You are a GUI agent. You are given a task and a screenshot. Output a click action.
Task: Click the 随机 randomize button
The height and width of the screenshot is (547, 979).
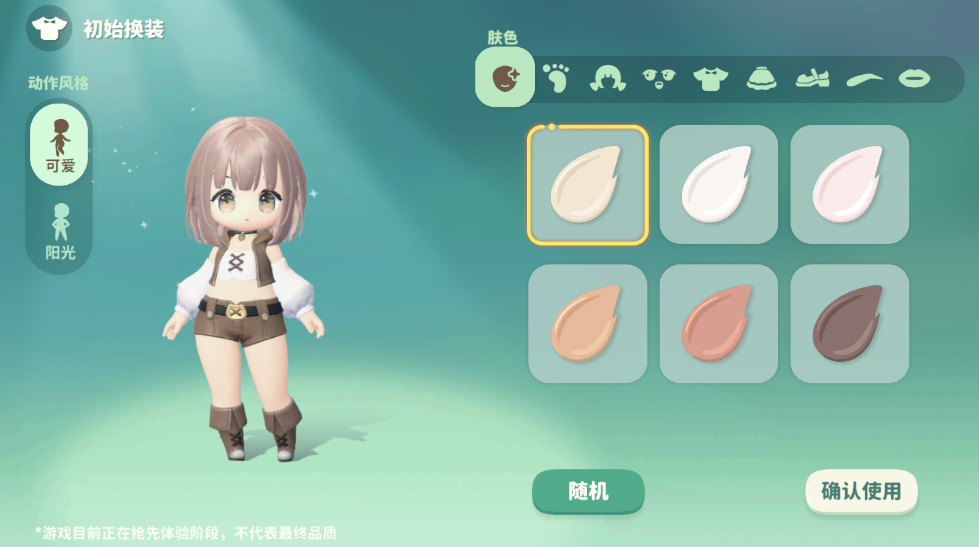tap(588, 491)
